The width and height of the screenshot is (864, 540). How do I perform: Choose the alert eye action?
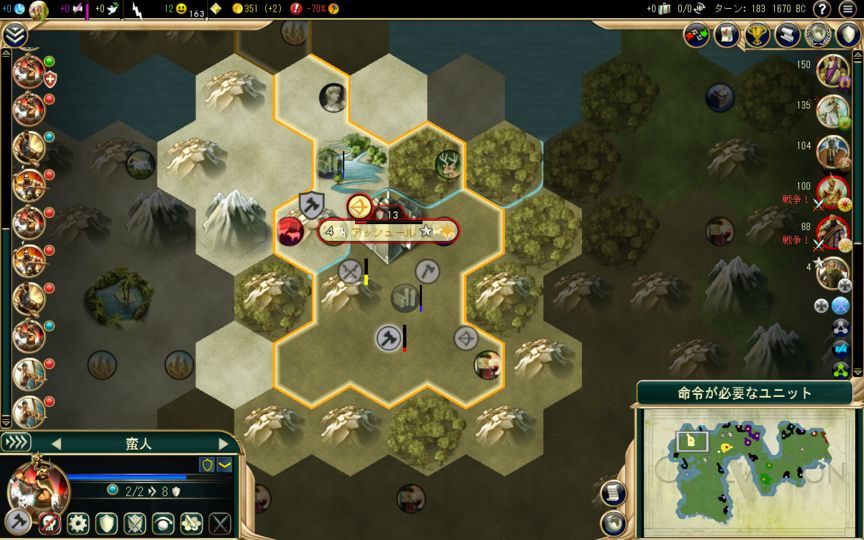162,523
